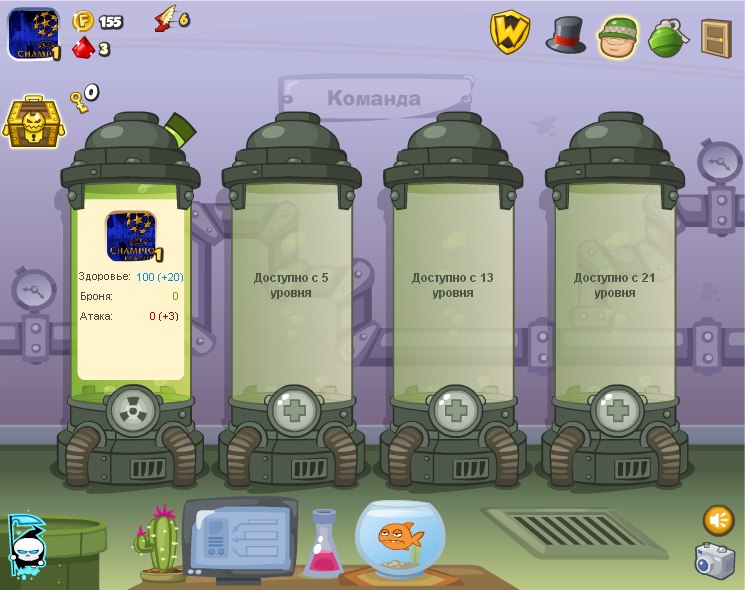The height and width of the screenshot is (590, 745).
Task: Click the skull mascot icon in the bottom corner
Action: pyautogui.click(x=26, y=545)
